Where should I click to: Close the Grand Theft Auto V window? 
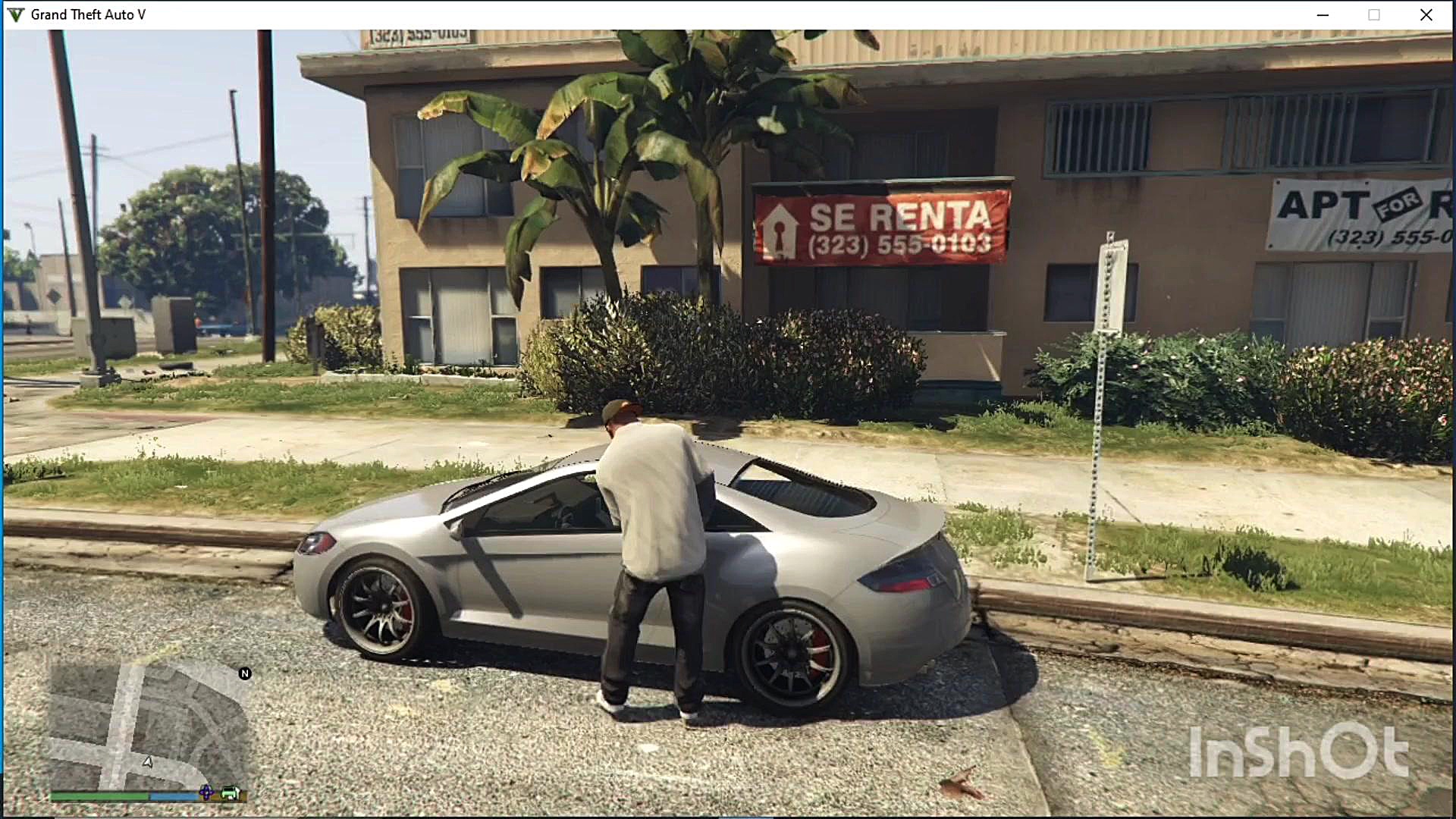click(1426, 15)
